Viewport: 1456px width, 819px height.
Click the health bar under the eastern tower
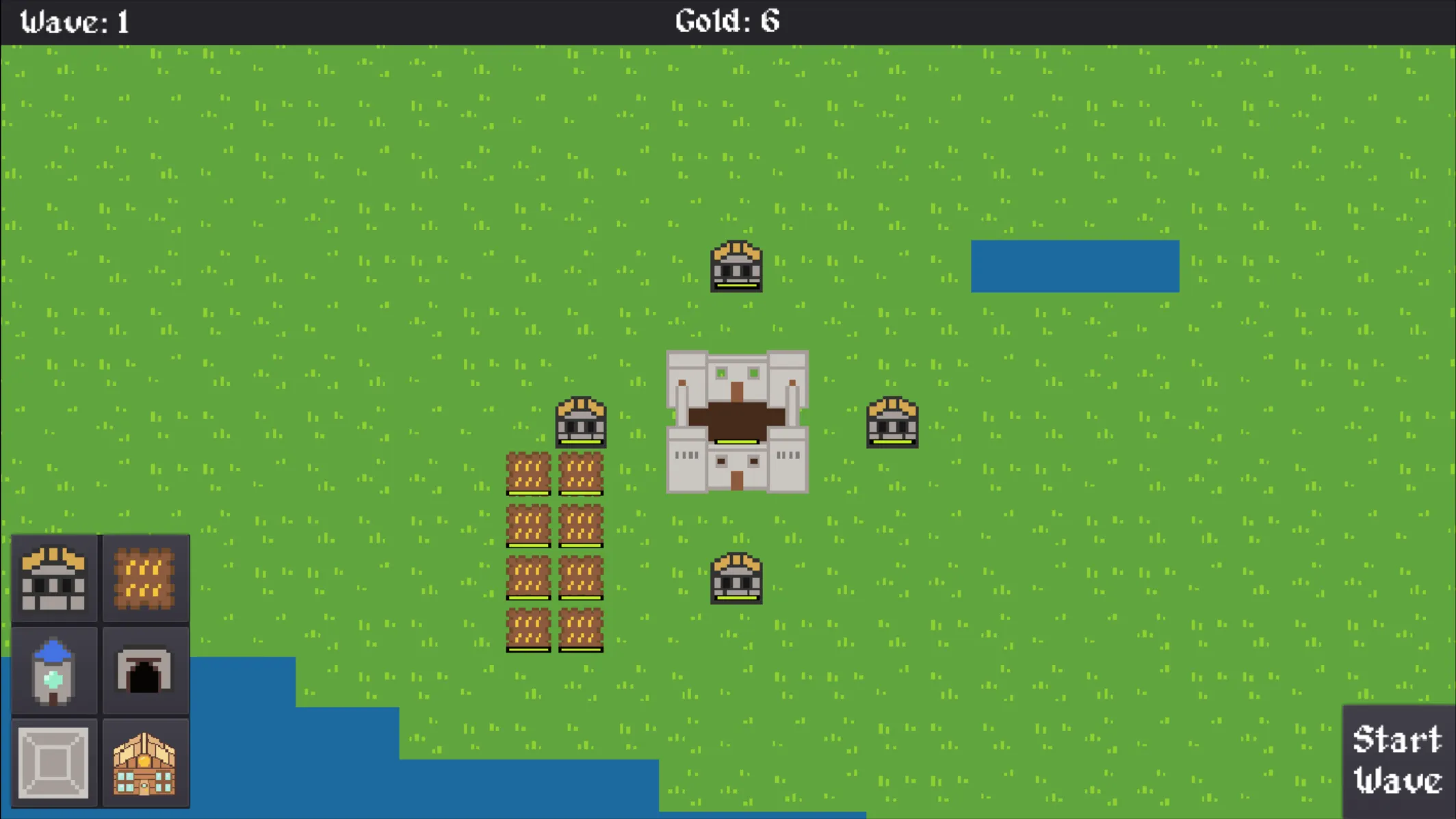(x=892, y=443)
